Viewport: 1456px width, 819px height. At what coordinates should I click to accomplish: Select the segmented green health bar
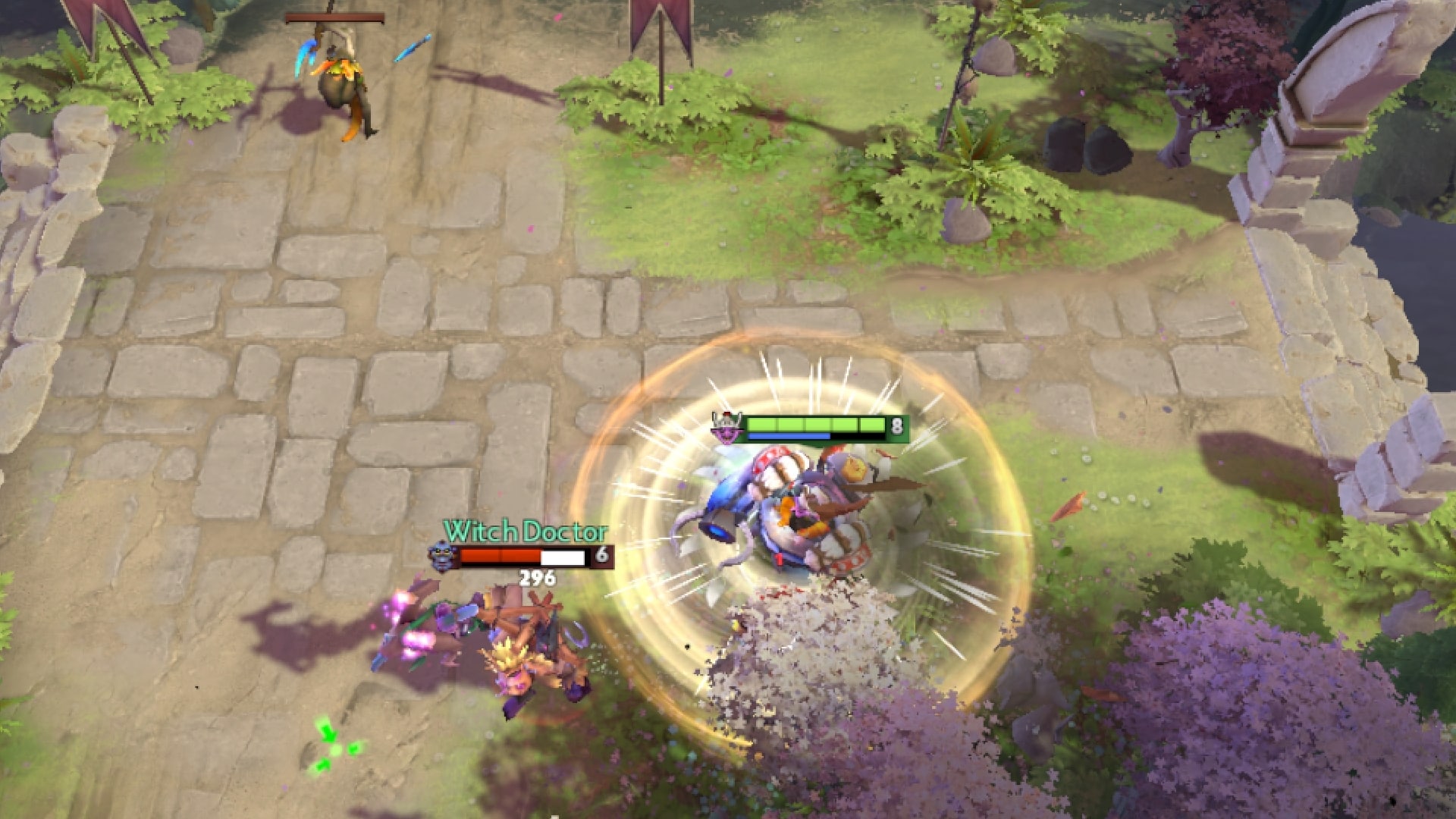[815, 425]
